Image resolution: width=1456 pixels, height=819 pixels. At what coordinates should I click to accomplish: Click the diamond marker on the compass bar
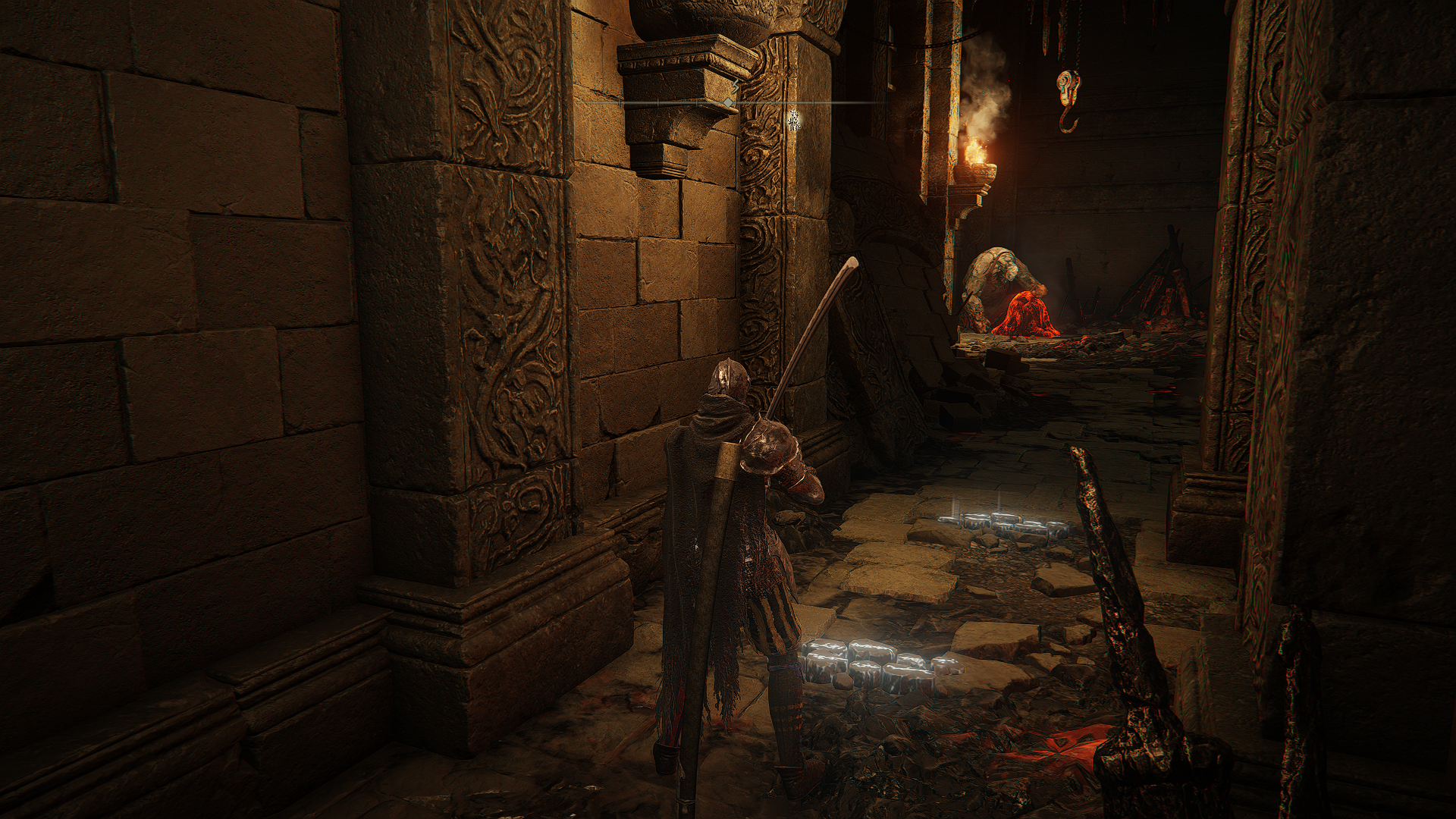pyautogui.click(x=727, y=102)
